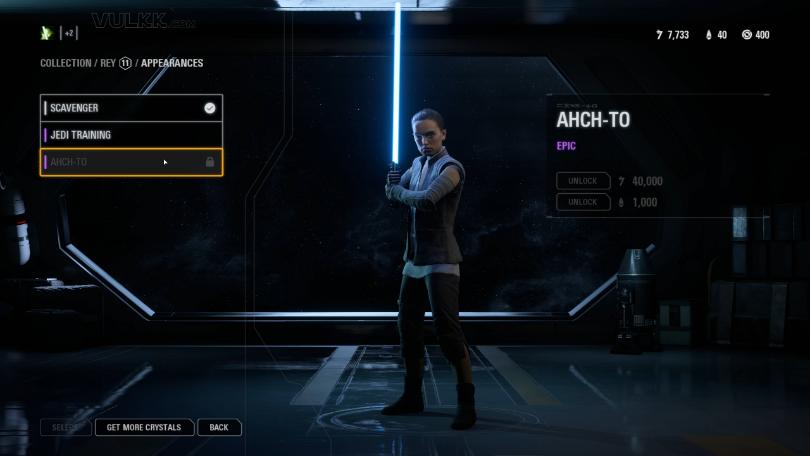This screenshot has height=456, width=810.
Task: Unlock Ahch-To for 40,000 credits
Action: 583,181
